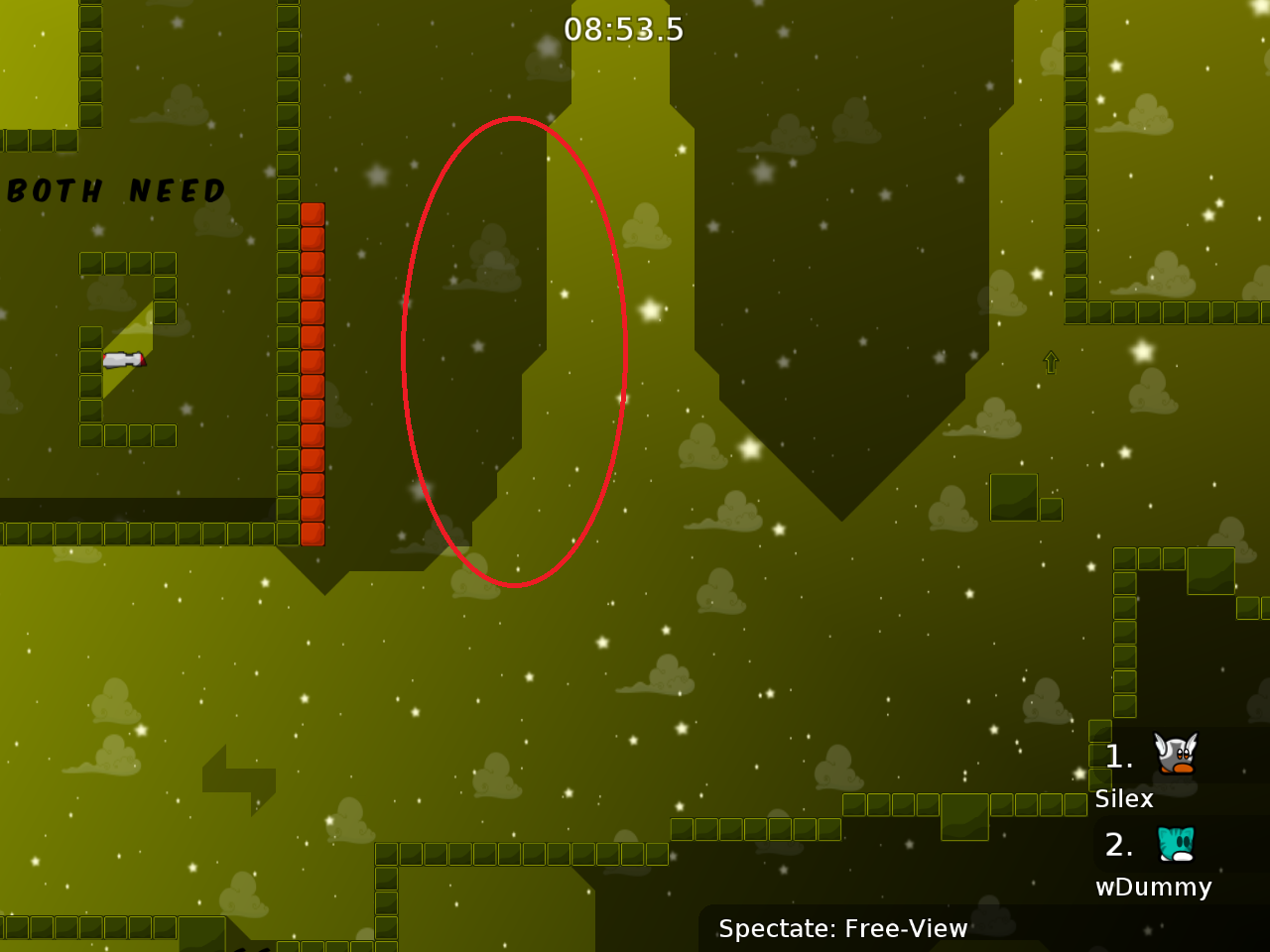Open the area marked by the red circle

pos(513,352)
